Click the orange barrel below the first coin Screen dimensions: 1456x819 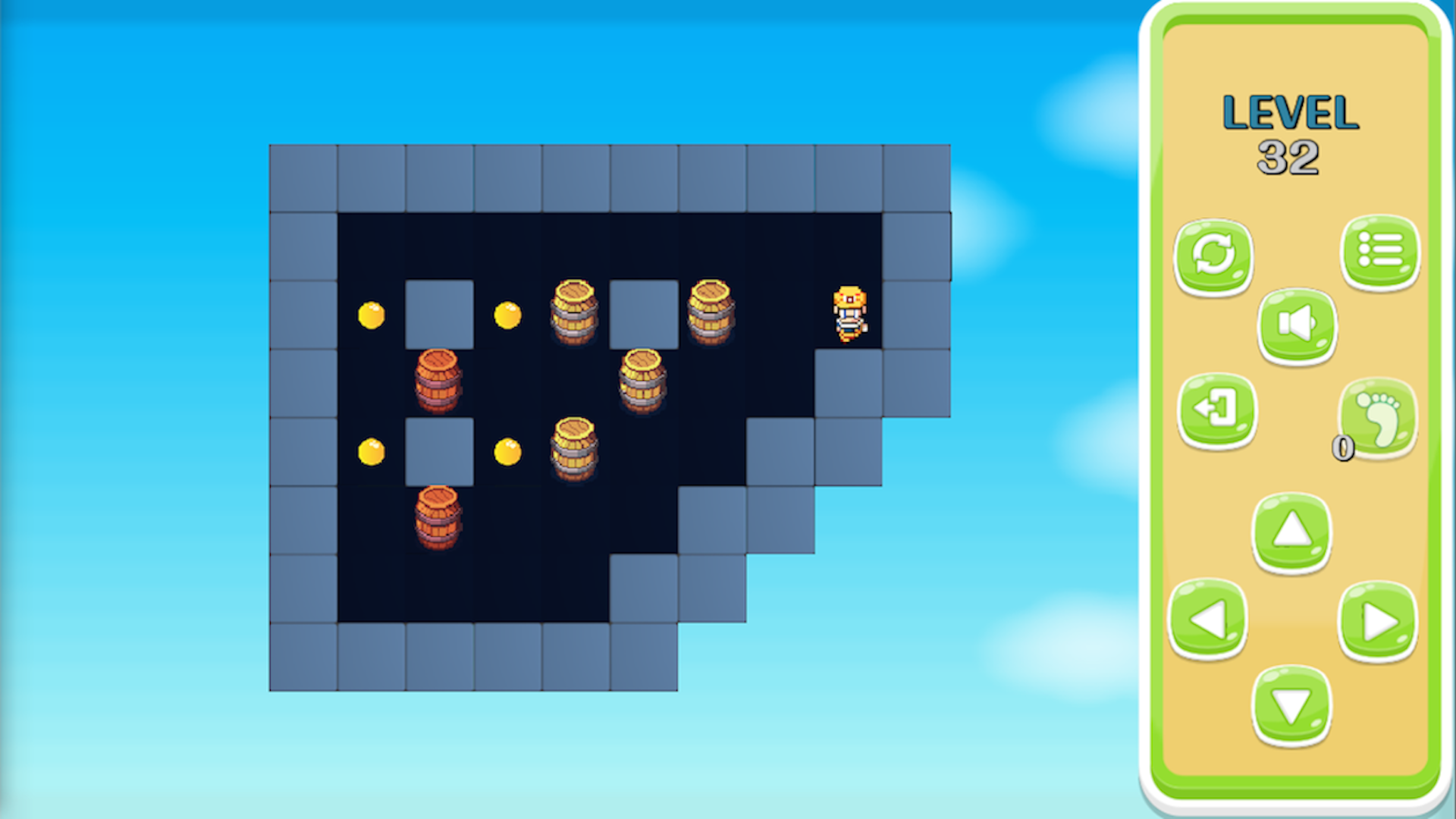tap(438, 383)
